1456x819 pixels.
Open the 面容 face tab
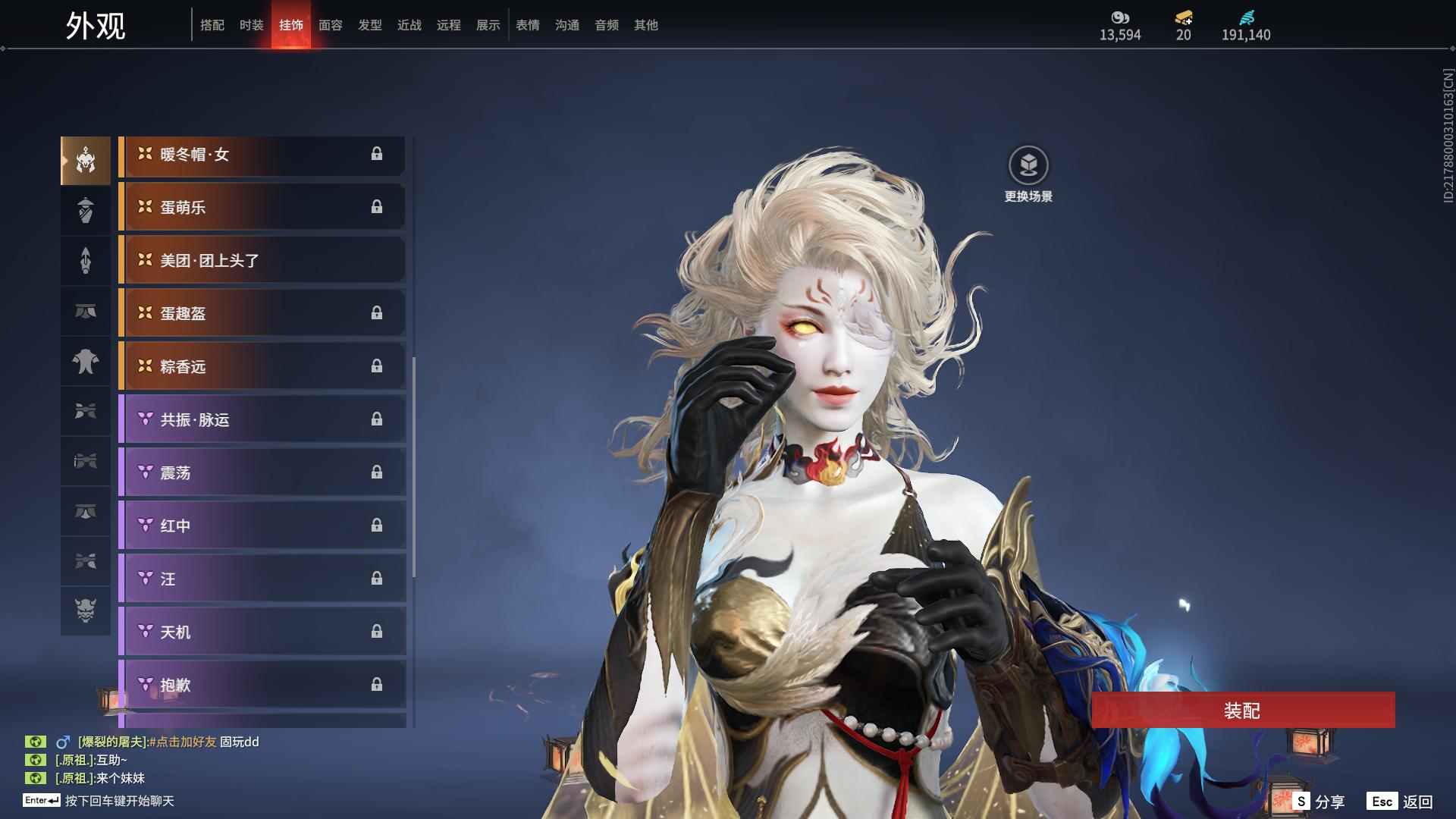[x=331, y=25]
